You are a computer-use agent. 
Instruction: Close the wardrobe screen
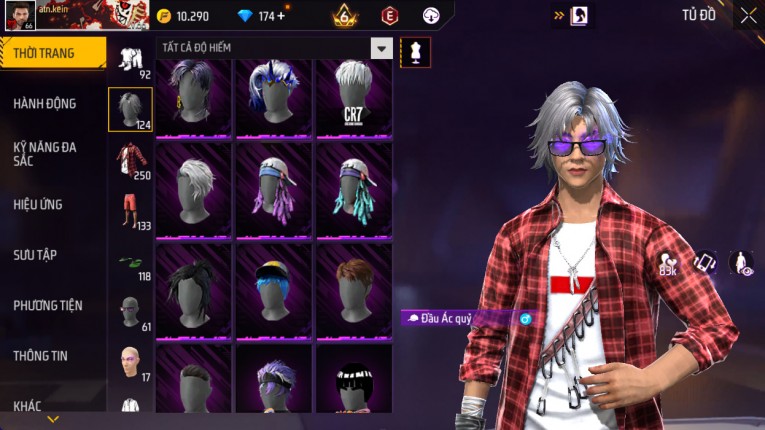[748, 15]
